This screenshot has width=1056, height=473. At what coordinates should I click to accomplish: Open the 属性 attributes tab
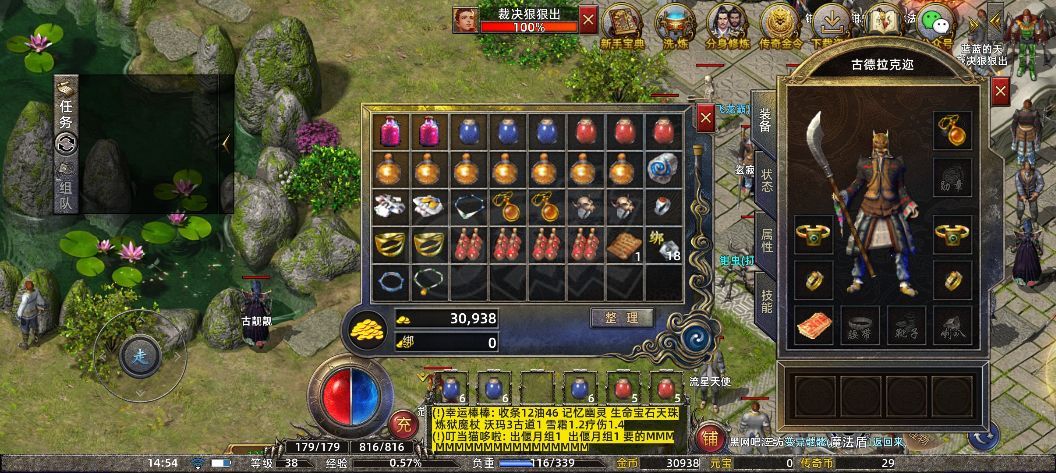click(765, 238)
